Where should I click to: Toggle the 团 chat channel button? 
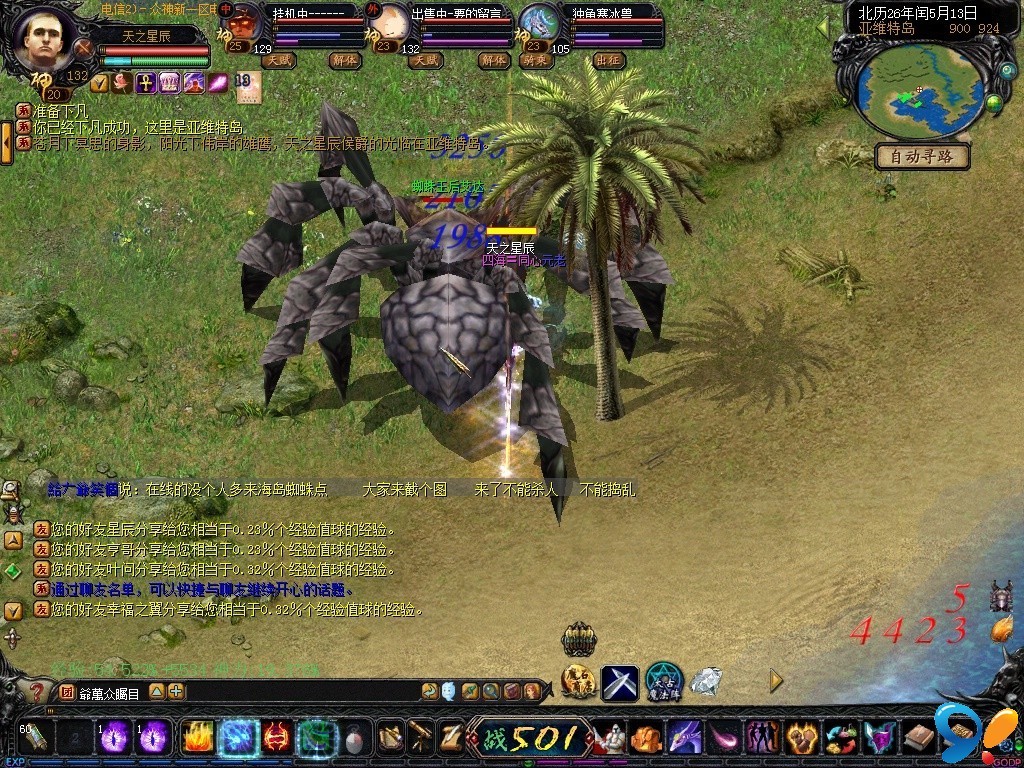pyautogui.click(x=66, y=691)
